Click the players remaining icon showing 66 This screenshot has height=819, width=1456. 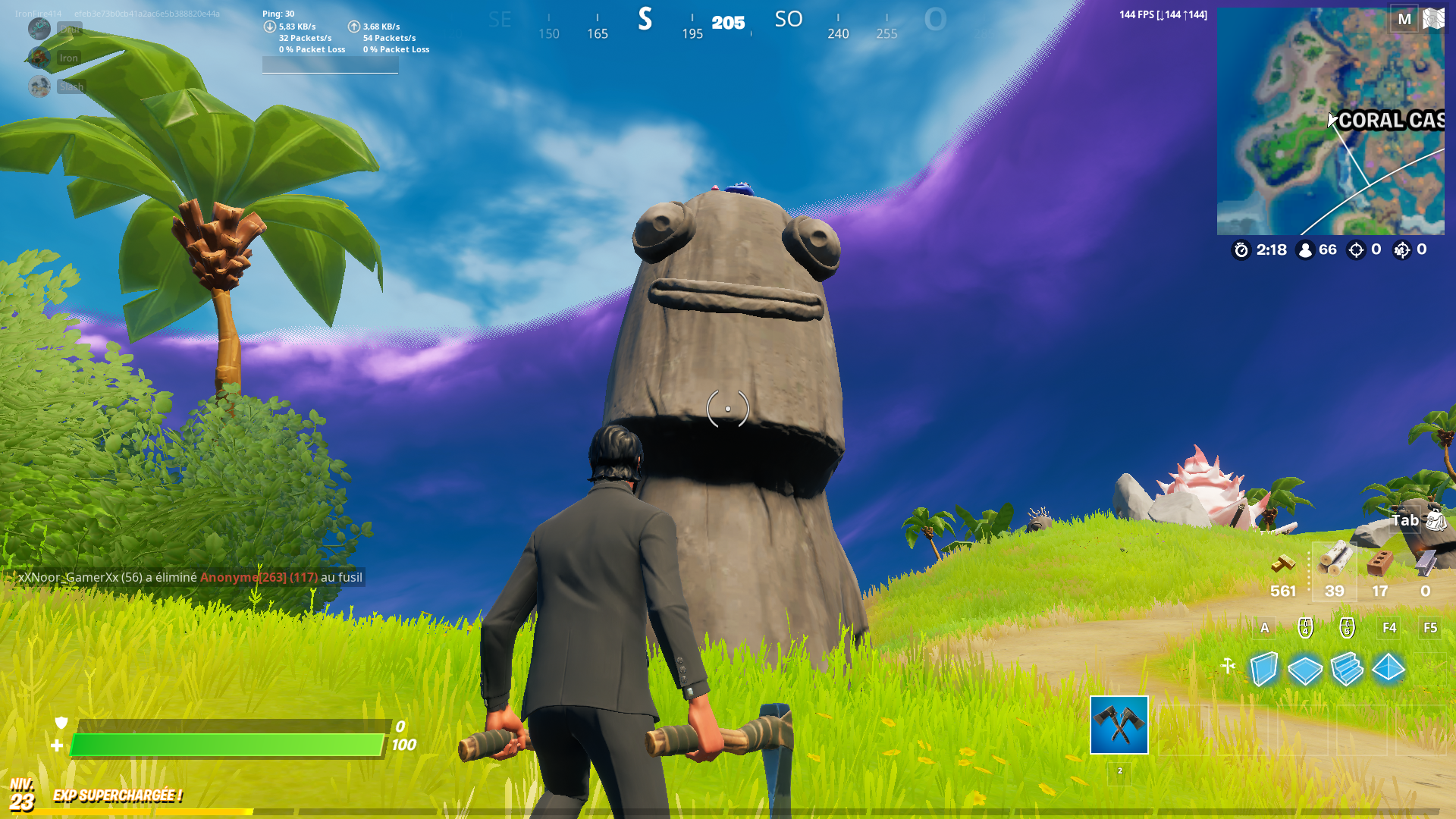coord(1305,249)
